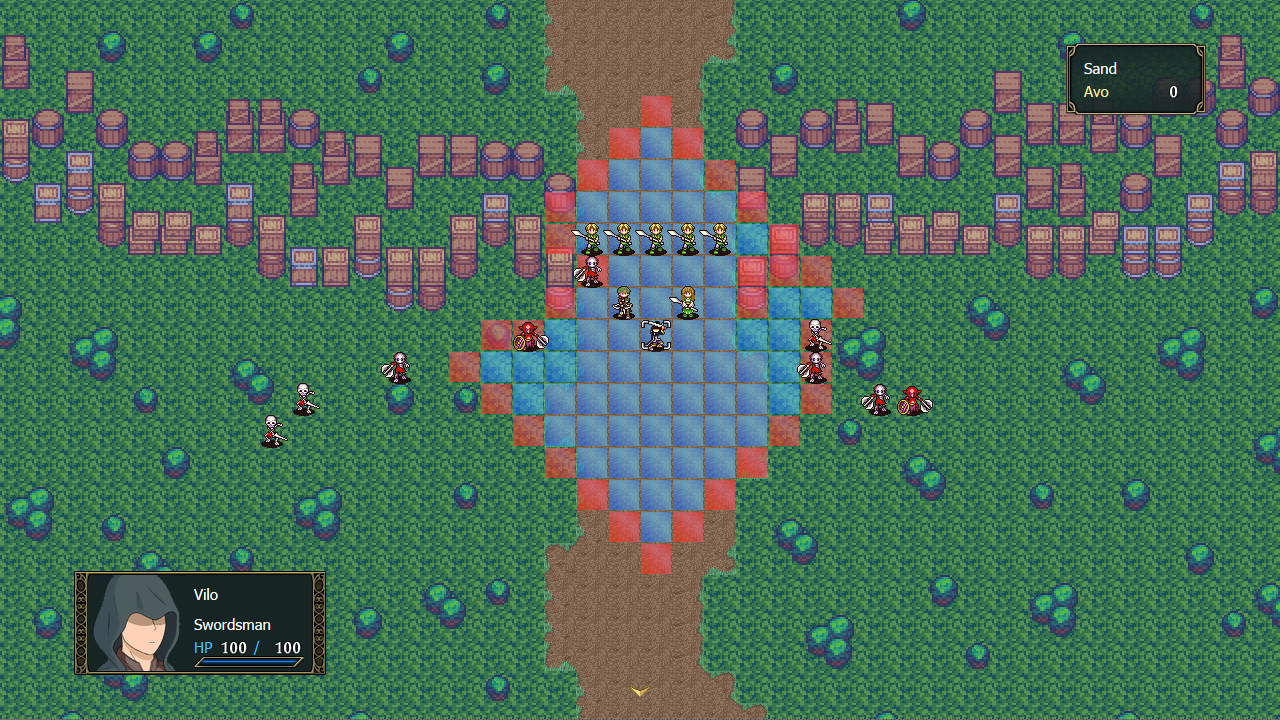Screen dimensions: 1280x720
Task: Select the girl holding a sword on the green tile
Action: (x=686, y=300)
